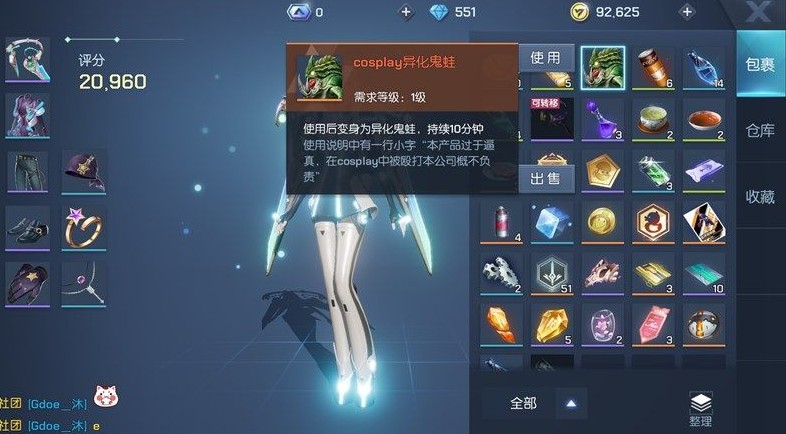
Task: Switch to the 仓库 warehouse tab
Action: pos(760,131)
